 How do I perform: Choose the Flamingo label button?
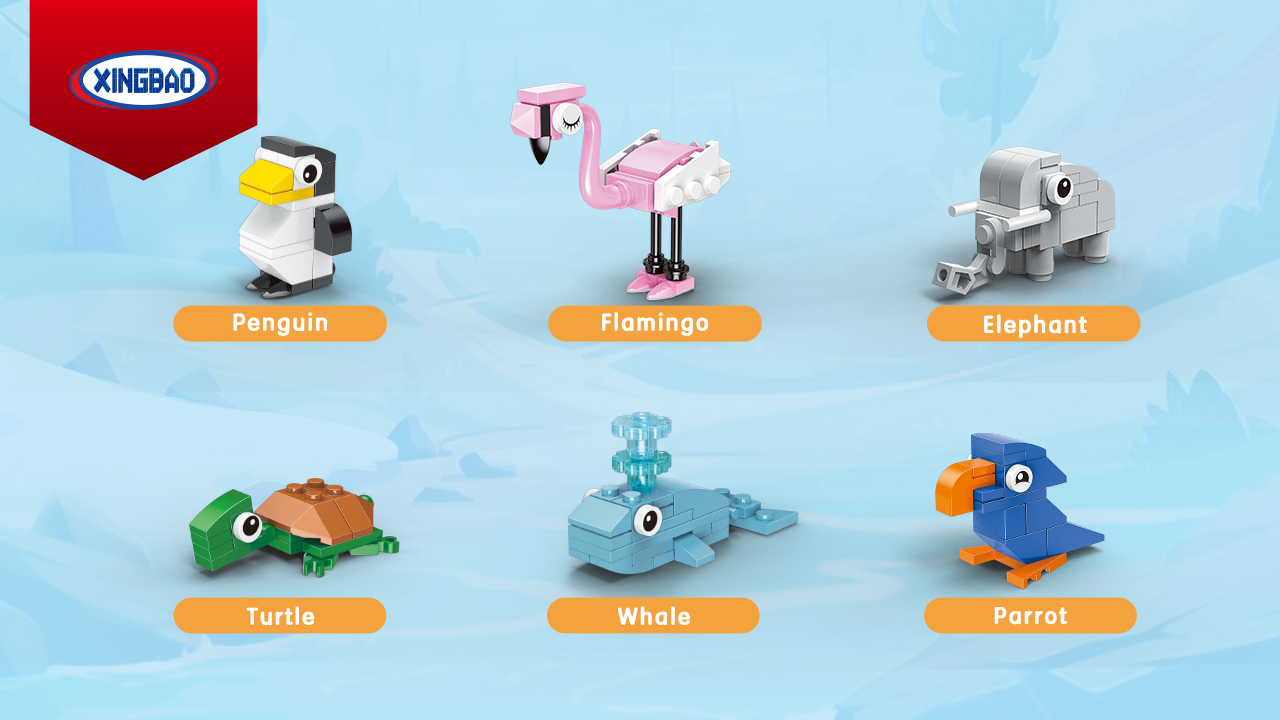point(655,323)
